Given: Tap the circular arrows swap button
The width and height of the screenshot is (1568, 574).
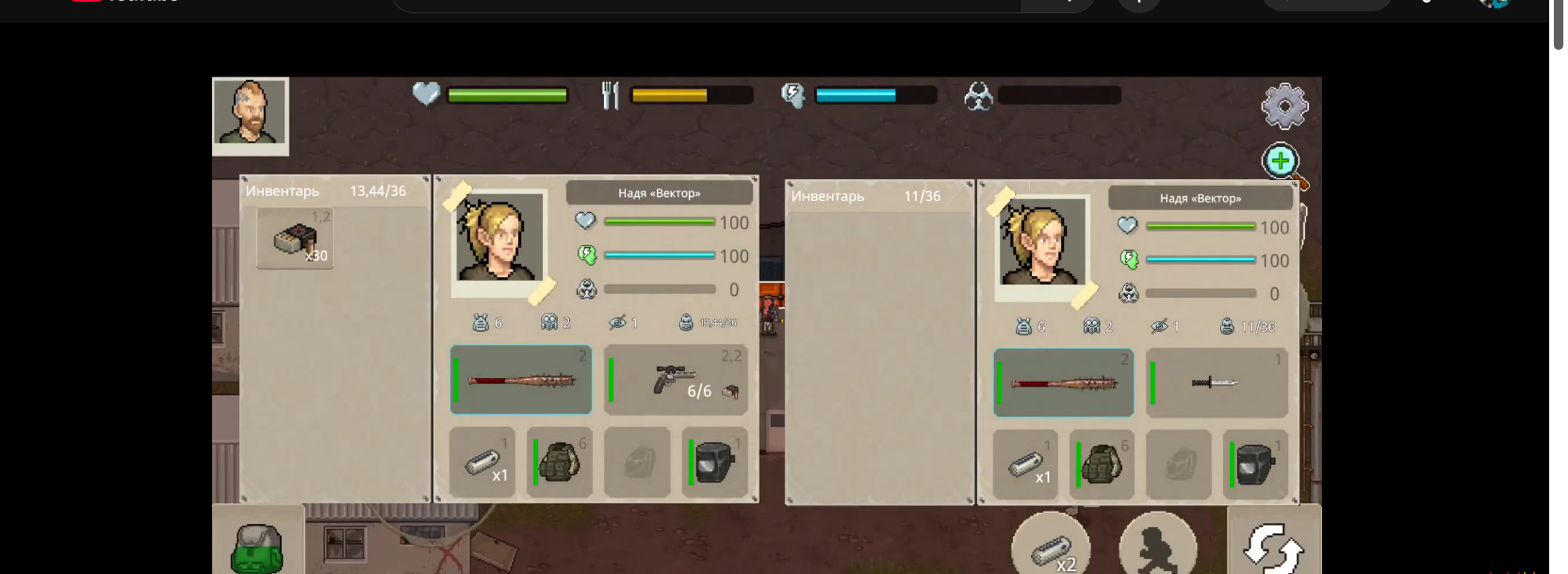Looking at the screenshot, I should pos(1273,547).
